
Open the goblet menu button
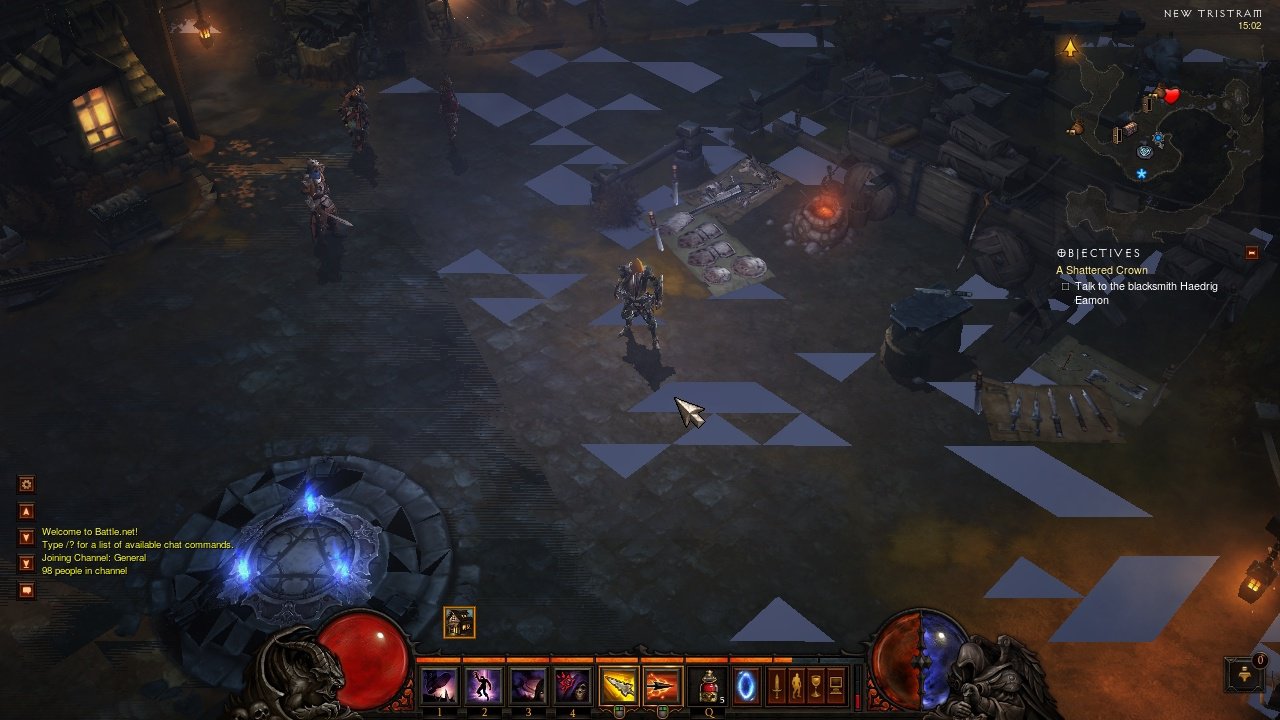click(x=816, y=686)
